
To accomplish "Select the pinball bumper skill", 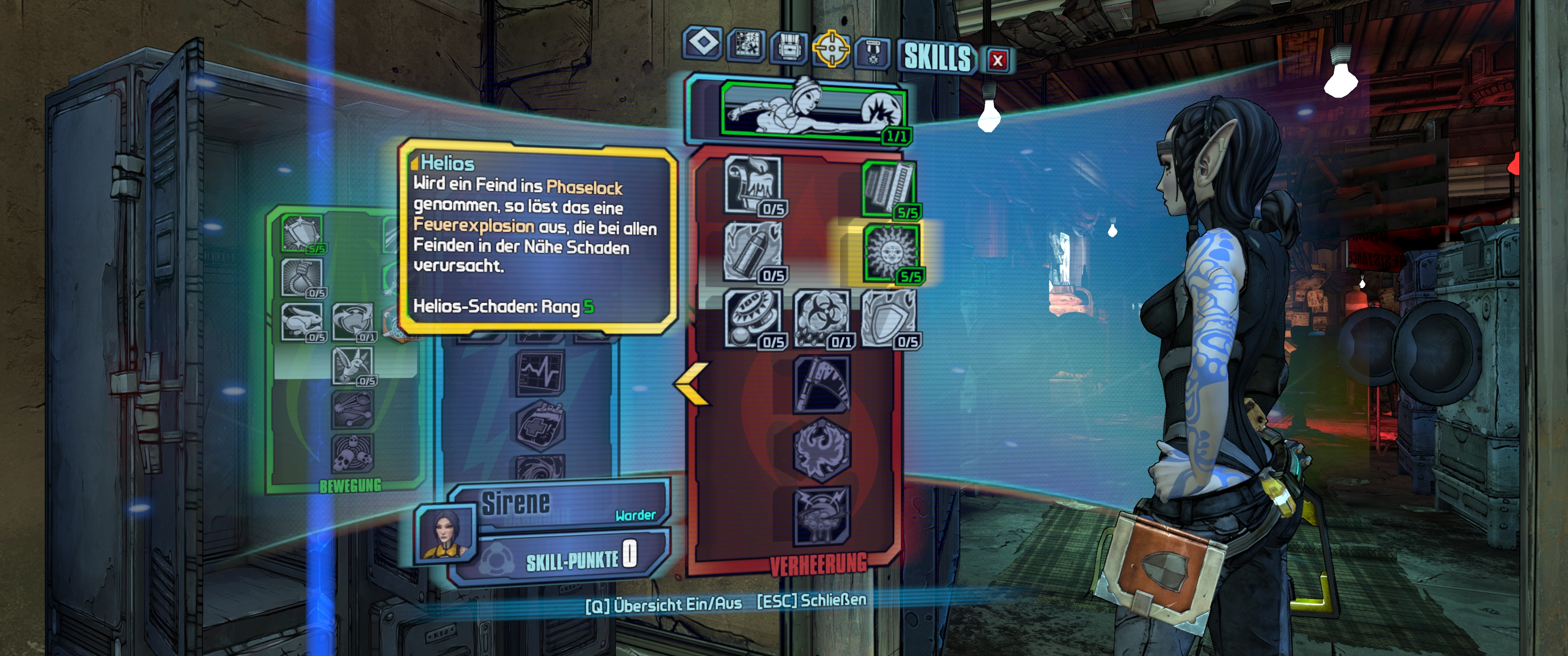I will pos(753,317).
